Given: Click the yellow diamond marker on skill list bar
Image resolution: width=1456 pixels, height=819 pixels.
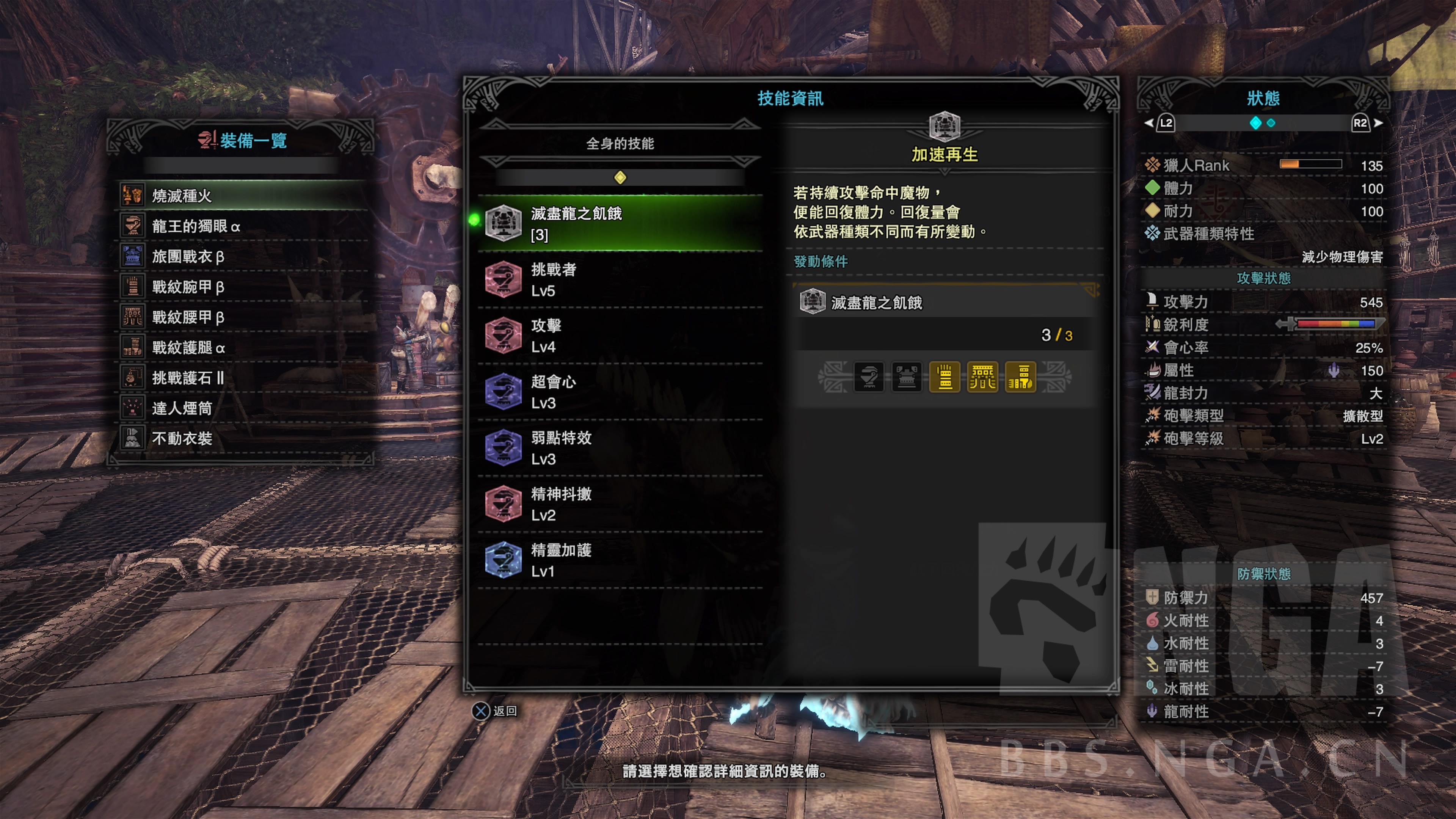Looking at the screenshot, I should (x=620, y=177).
